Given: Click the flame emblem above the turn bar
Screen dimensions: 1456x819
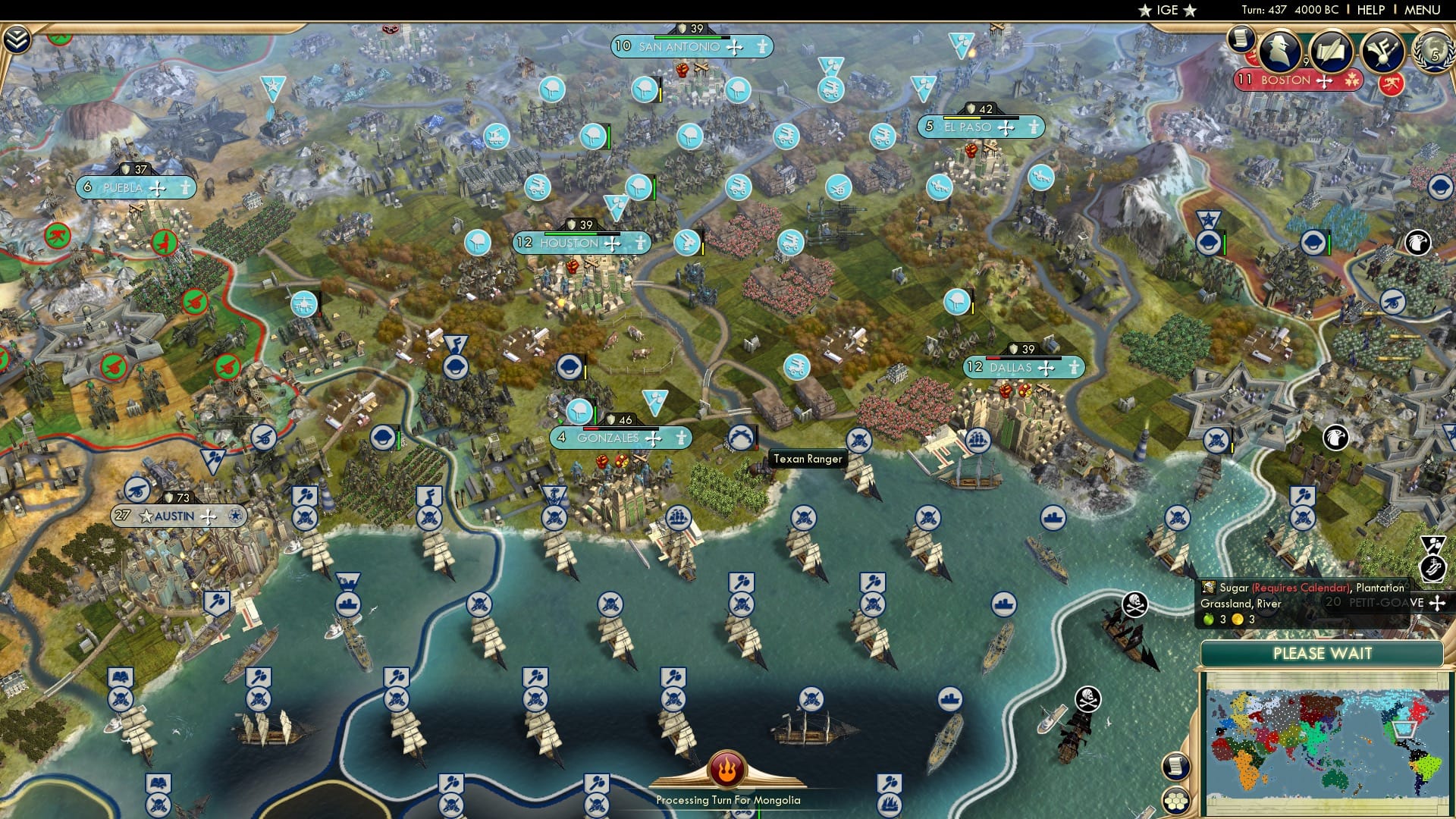Looking at the screenshot, I should tap(726, 772).
